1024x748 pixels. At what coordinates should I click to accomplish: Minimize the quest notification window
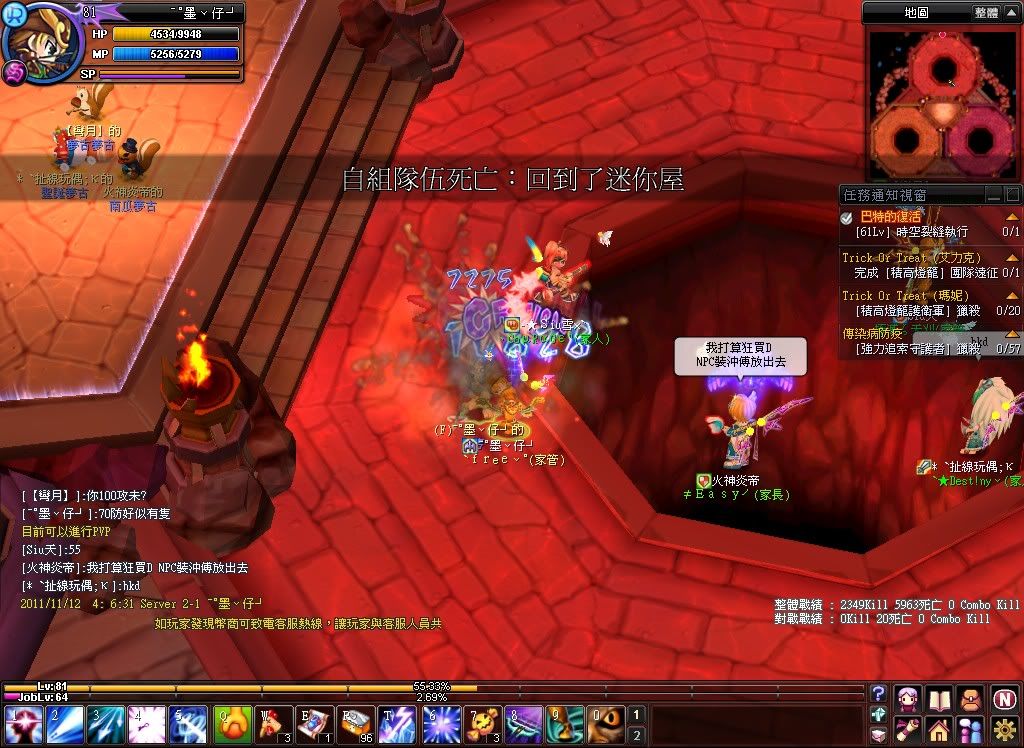[x=994, y=194]
